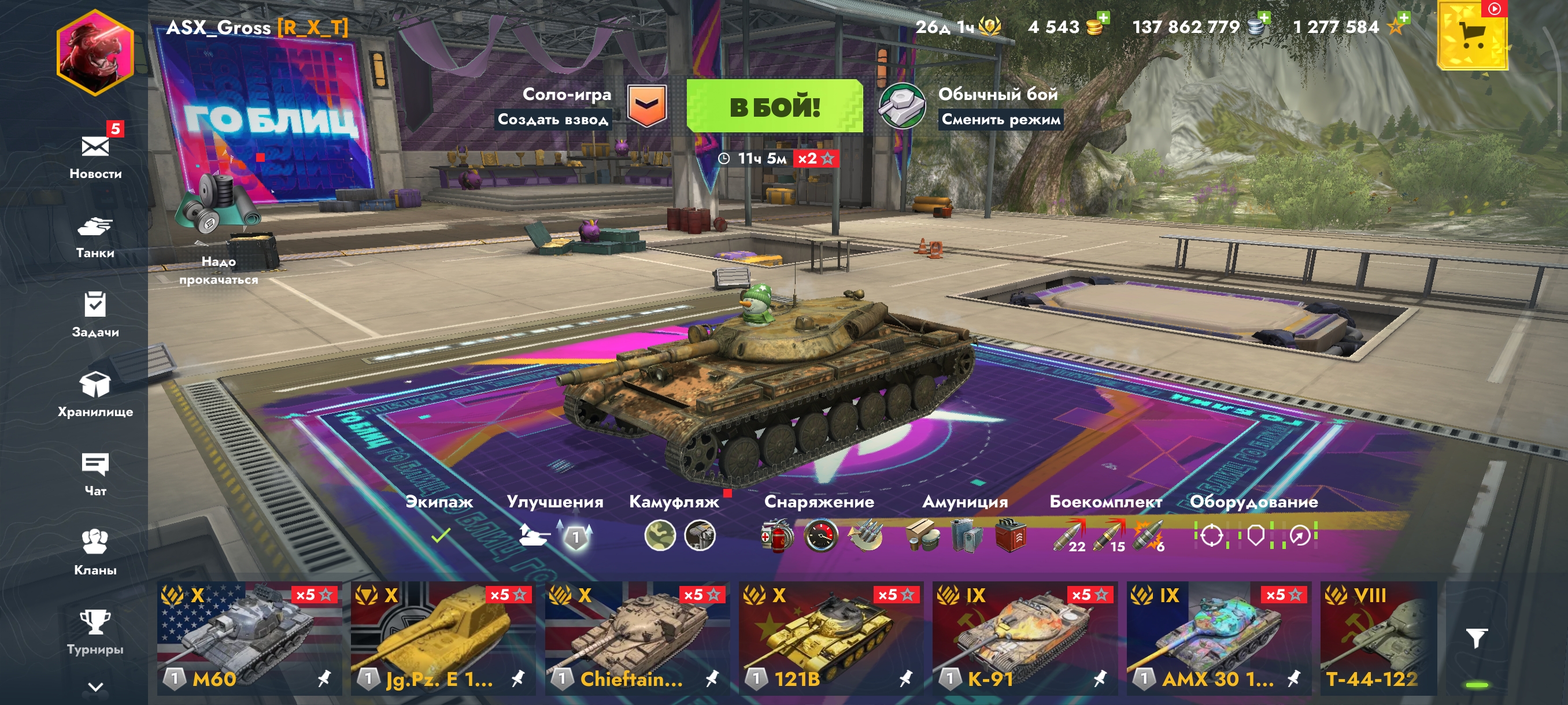Image resolution: width=1568 pixels, height=705 pixels.
Task: Change battle mode via Сменить режим
Action: tap(1001, 119)
